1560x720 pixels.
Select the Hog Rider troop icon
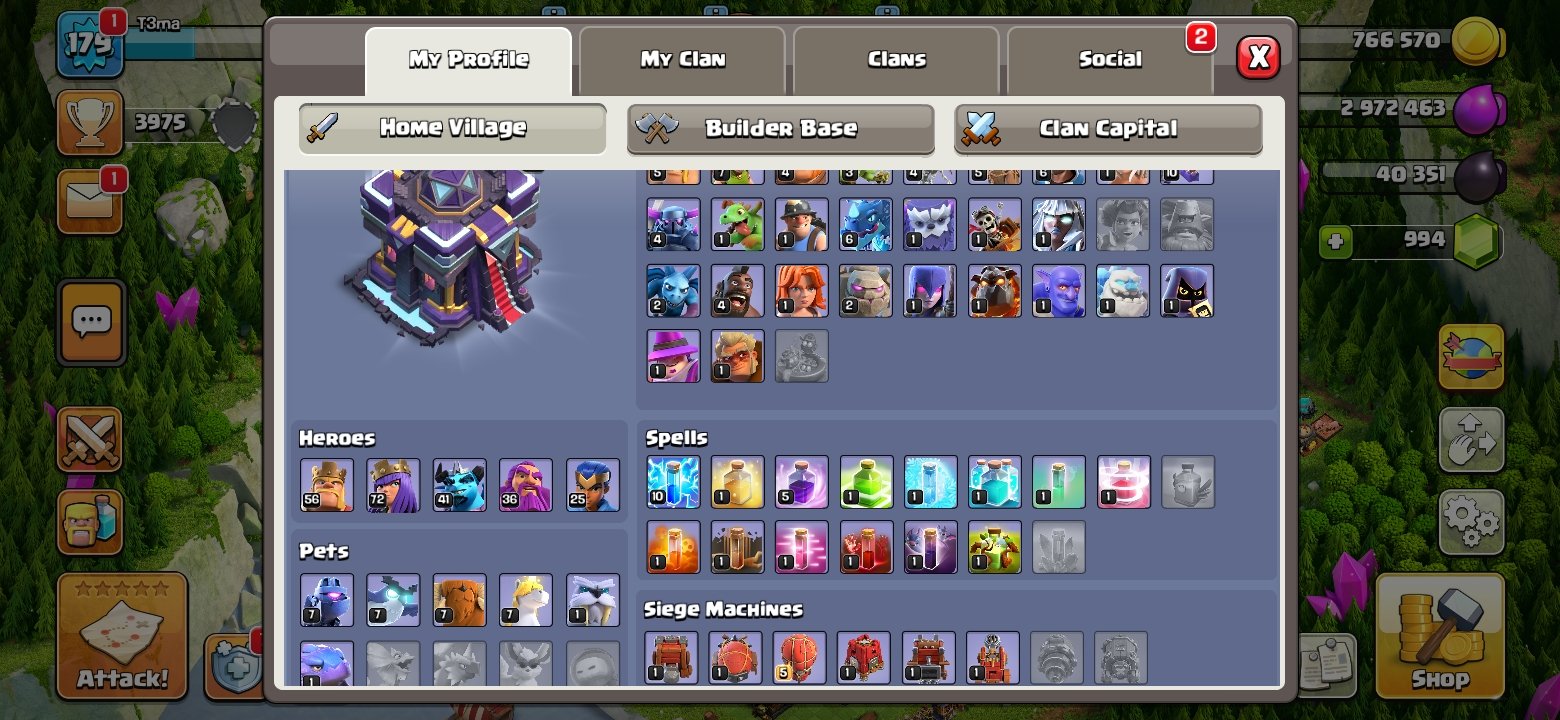pos(737,290)
